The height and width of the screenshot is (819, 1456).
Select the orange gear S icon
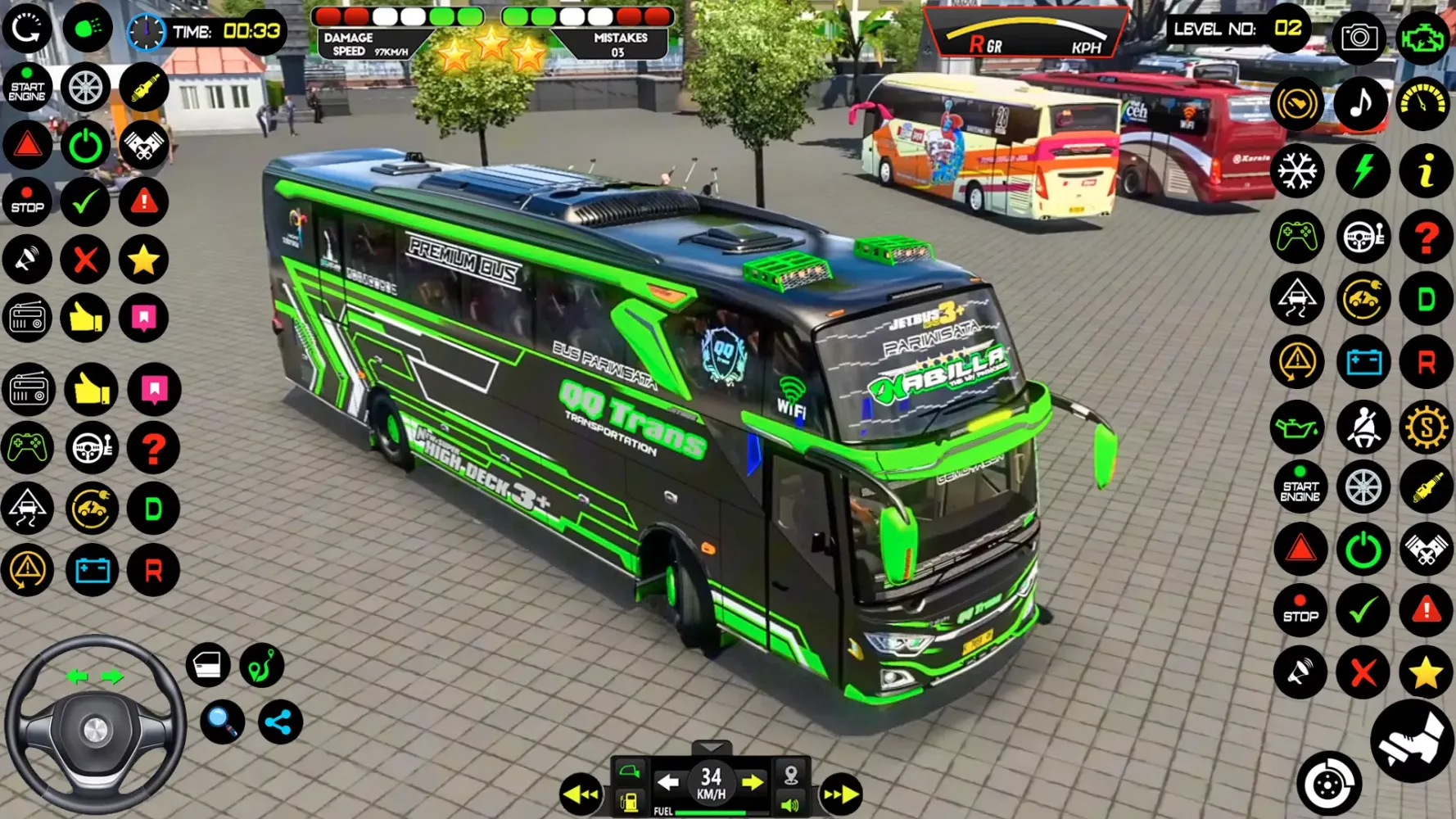tap(1426, 427)
